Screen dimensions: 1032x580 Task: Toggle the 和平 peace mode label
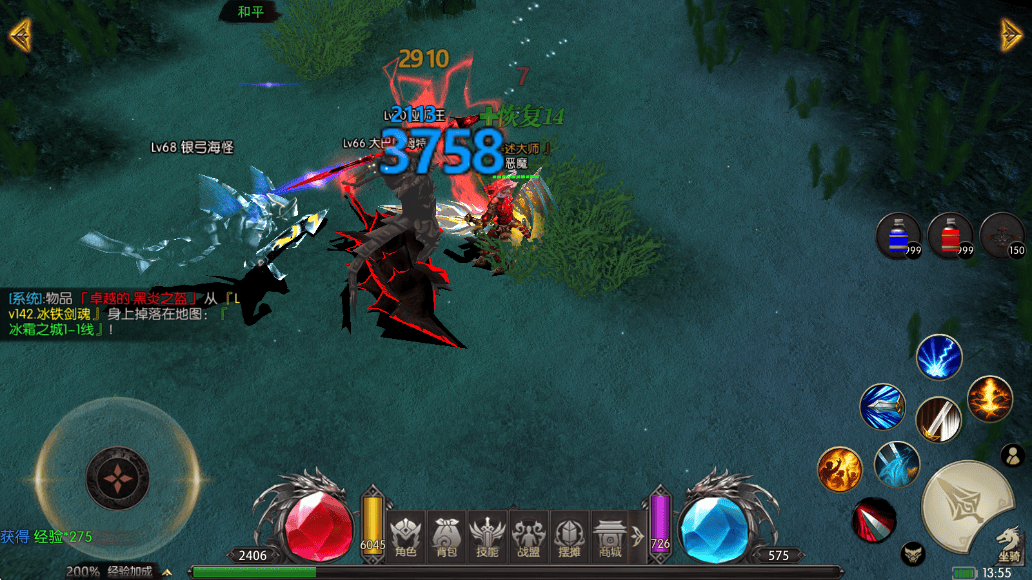pyautogui.click(x=250, y=12)
